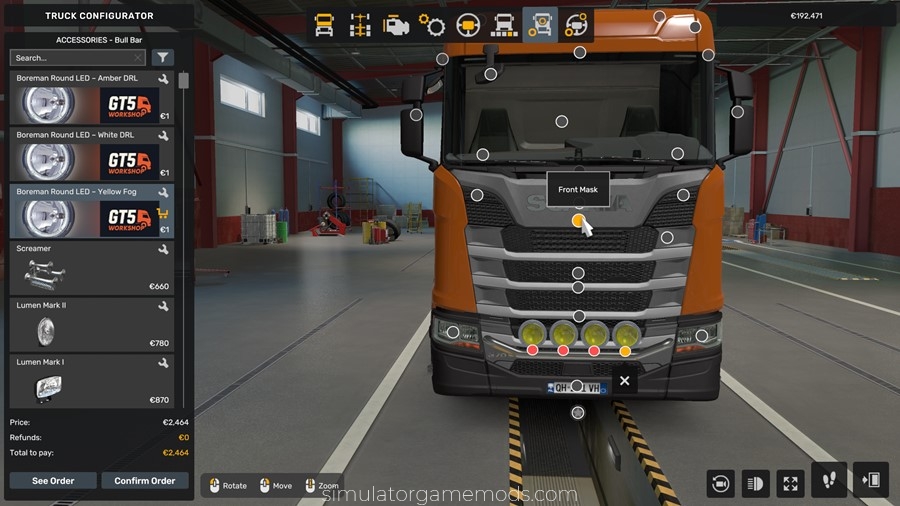Exit the configurator with the door icon
The image size is (900, 506).
(x=870, y=481)
